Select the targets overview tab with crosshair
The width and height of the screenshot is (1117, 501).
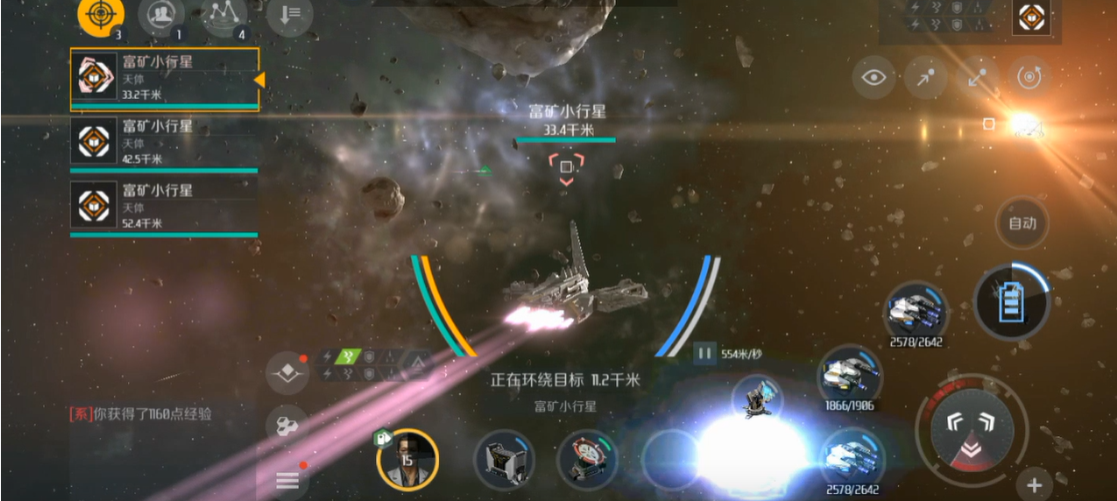100,15
